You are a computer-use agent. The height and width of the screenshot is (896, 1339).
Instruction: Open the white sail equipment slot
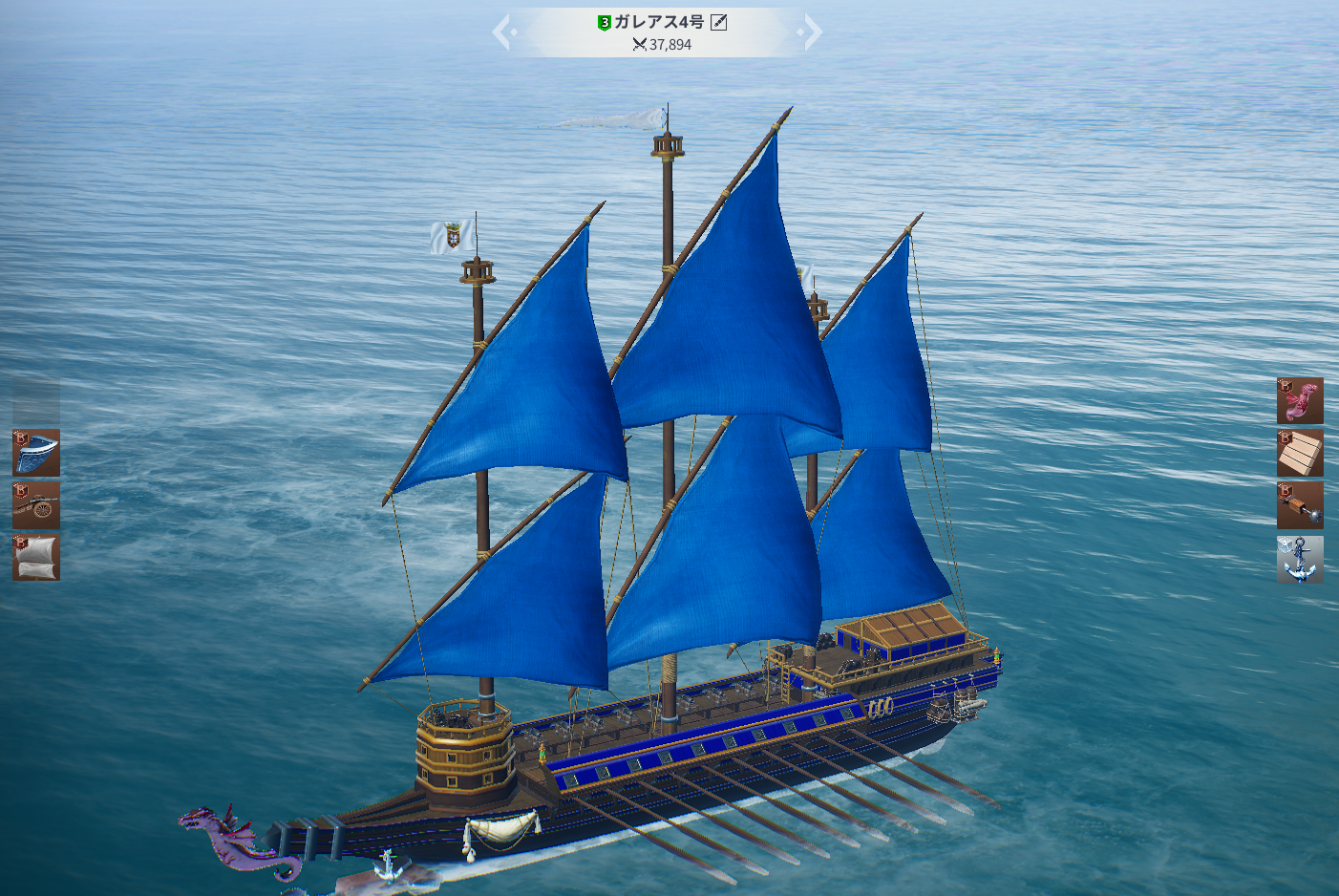(x=36, y=558)
